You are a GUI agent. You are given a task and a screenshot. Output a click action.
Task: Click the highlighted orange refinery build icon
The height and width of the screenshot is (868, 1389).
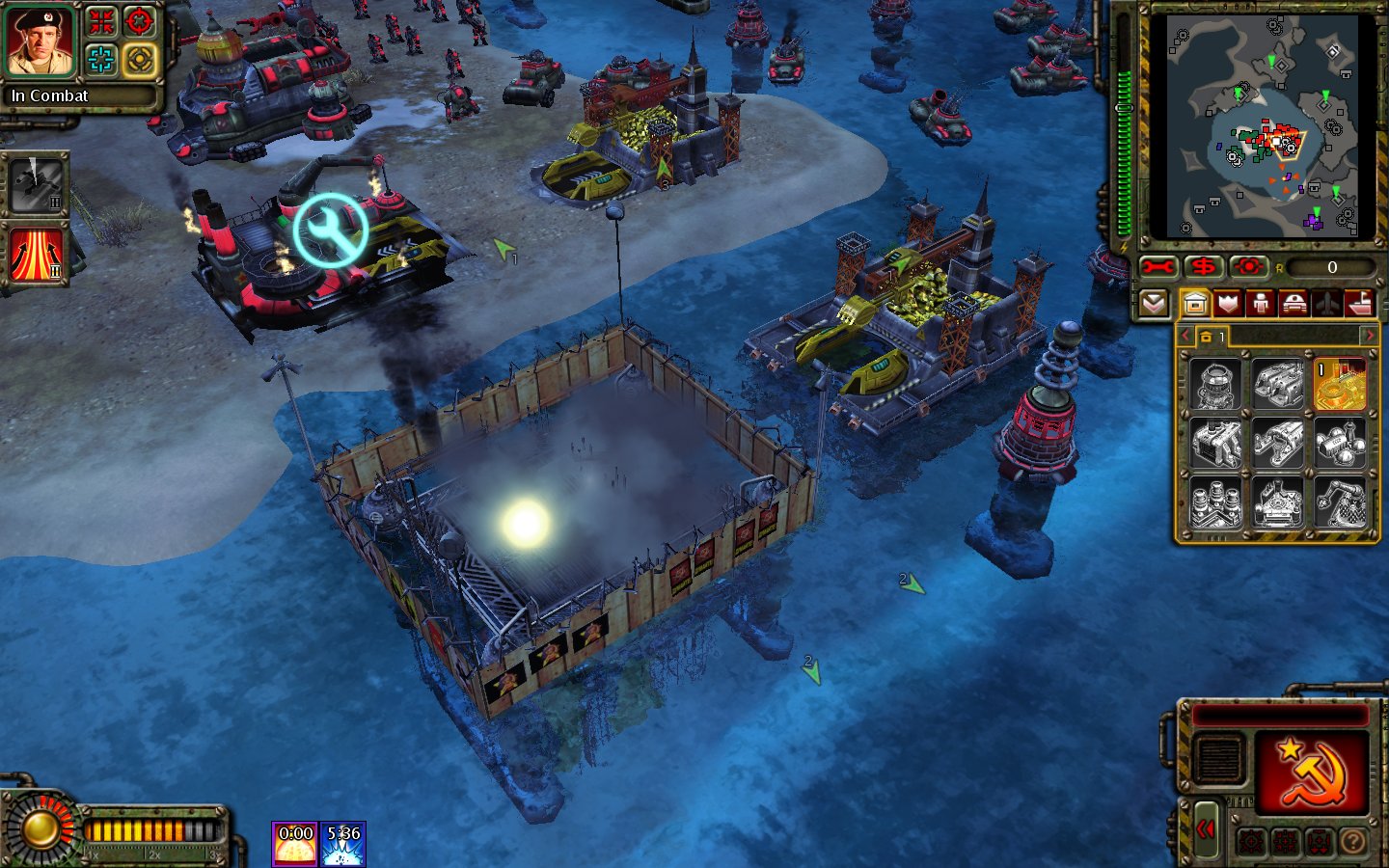click(1340, 384)
